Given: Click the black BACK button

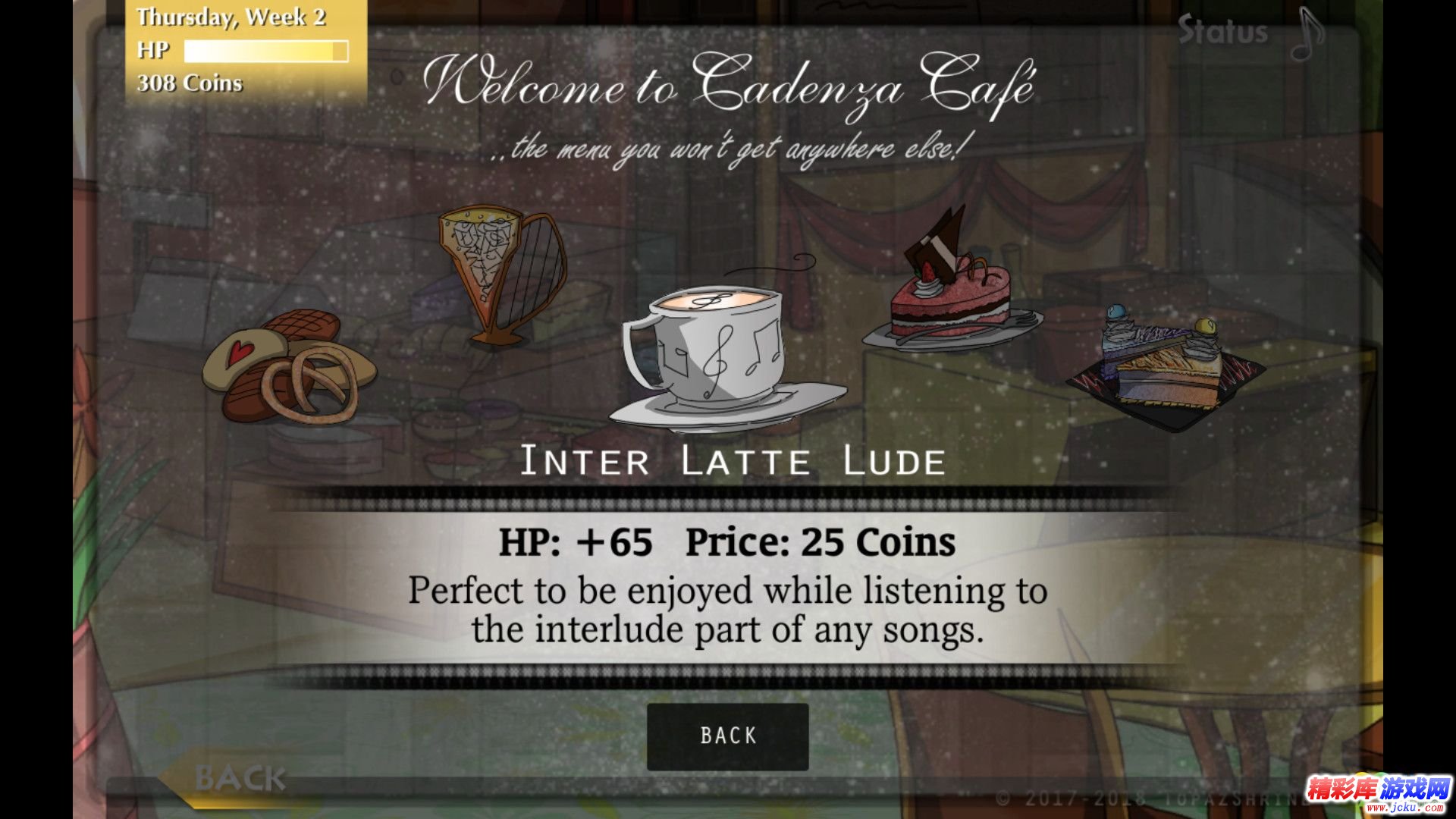Looking at the screenshot, I should (727, 736).
